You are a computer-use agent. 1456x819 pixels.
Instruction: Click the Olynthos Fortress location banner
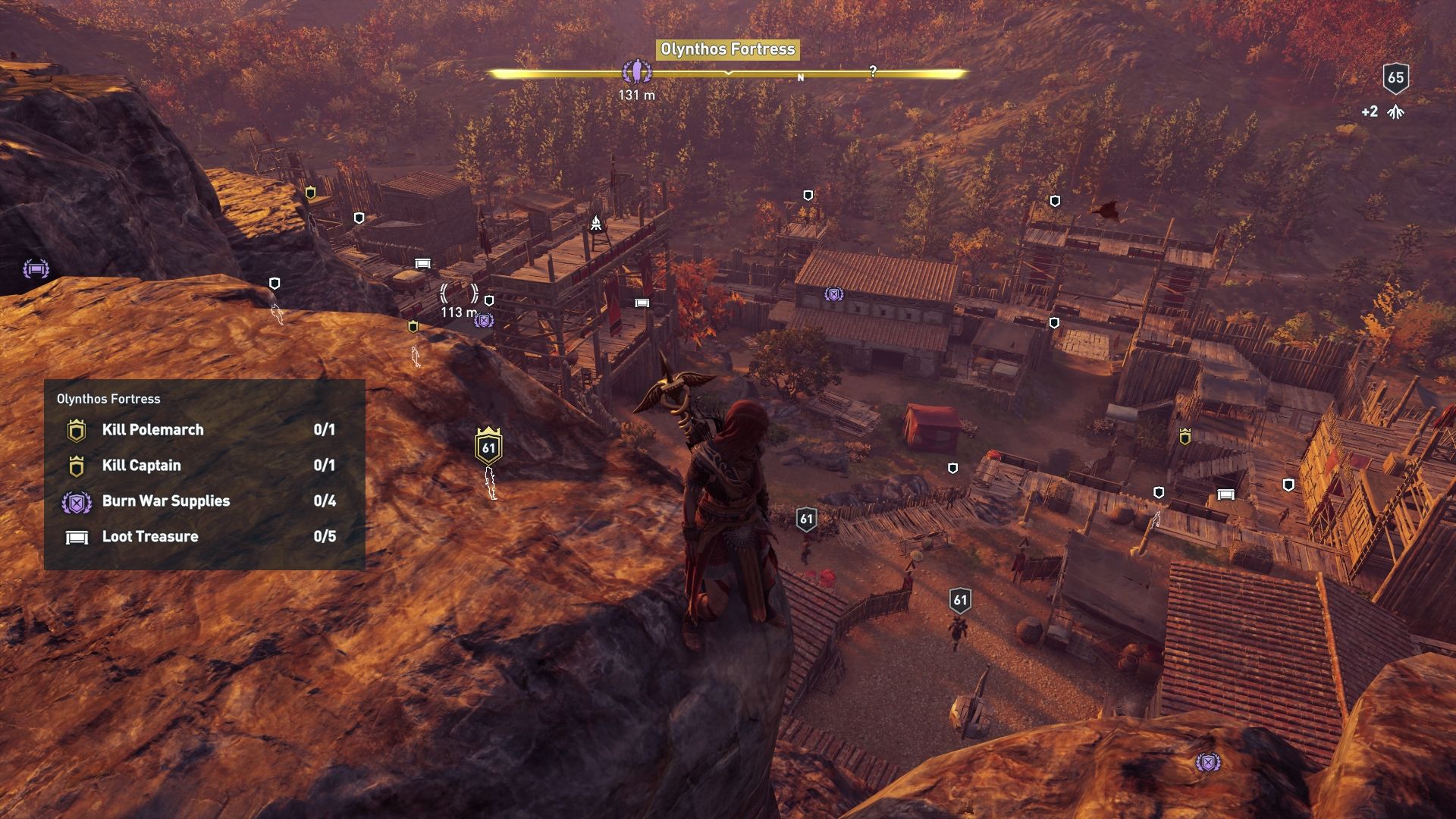[x=727, y=49]
